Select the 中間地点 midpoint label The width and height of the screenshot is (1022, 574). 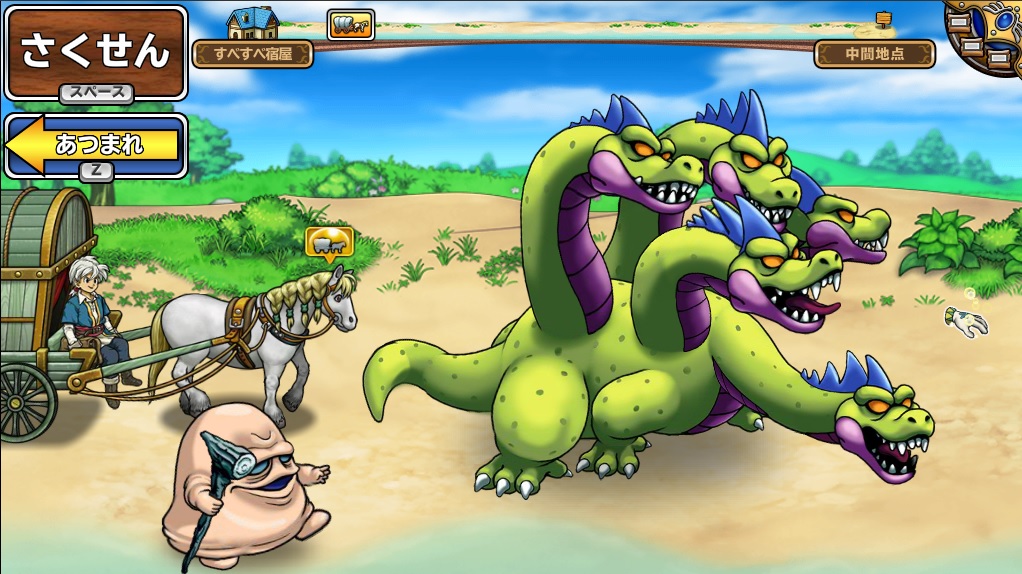click(875, 54)
